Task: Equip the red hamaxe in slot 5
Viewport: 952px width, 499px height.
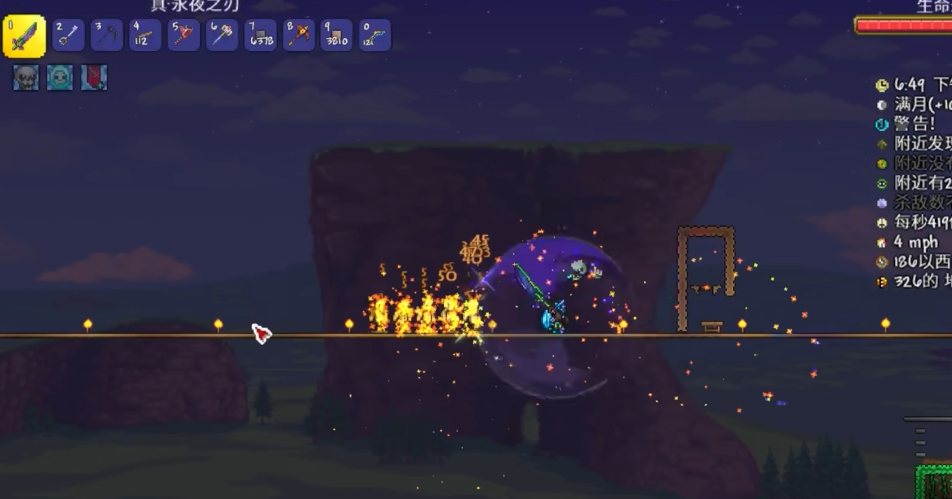Action: tap(183, 35)
